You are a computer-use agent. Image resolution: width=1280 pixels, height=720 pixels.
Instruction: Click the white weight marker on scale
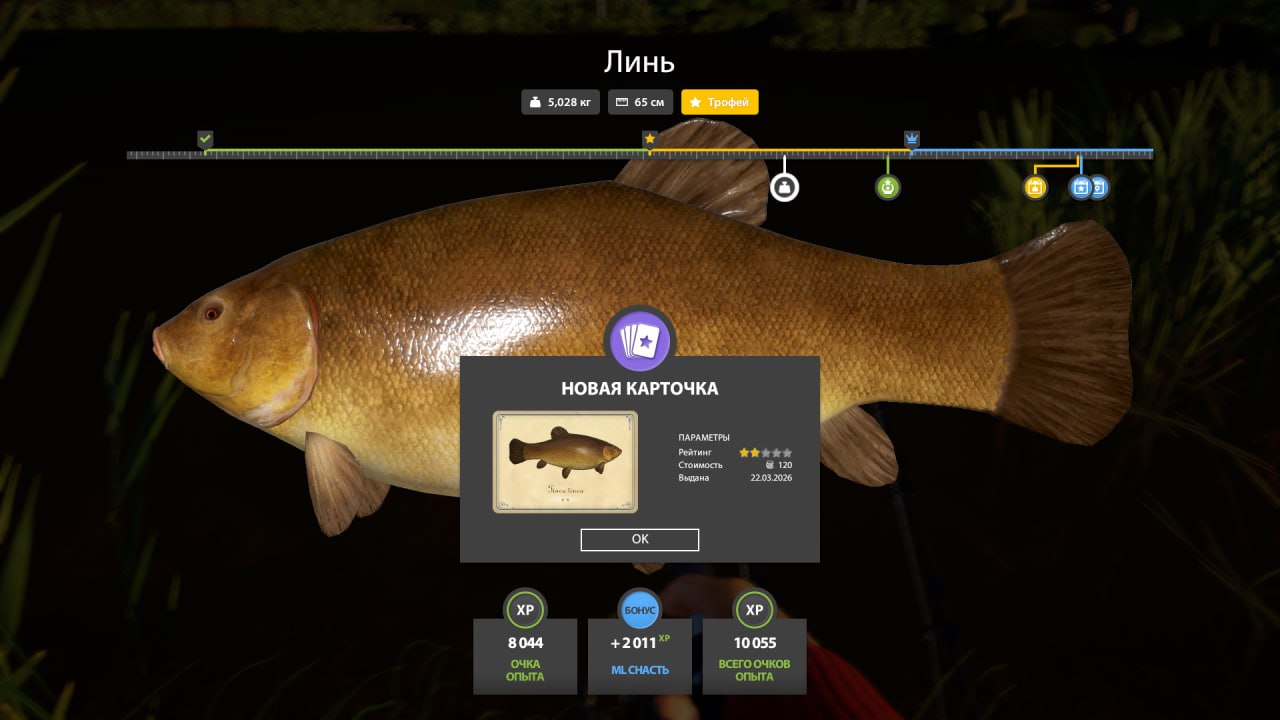point(784,187)
